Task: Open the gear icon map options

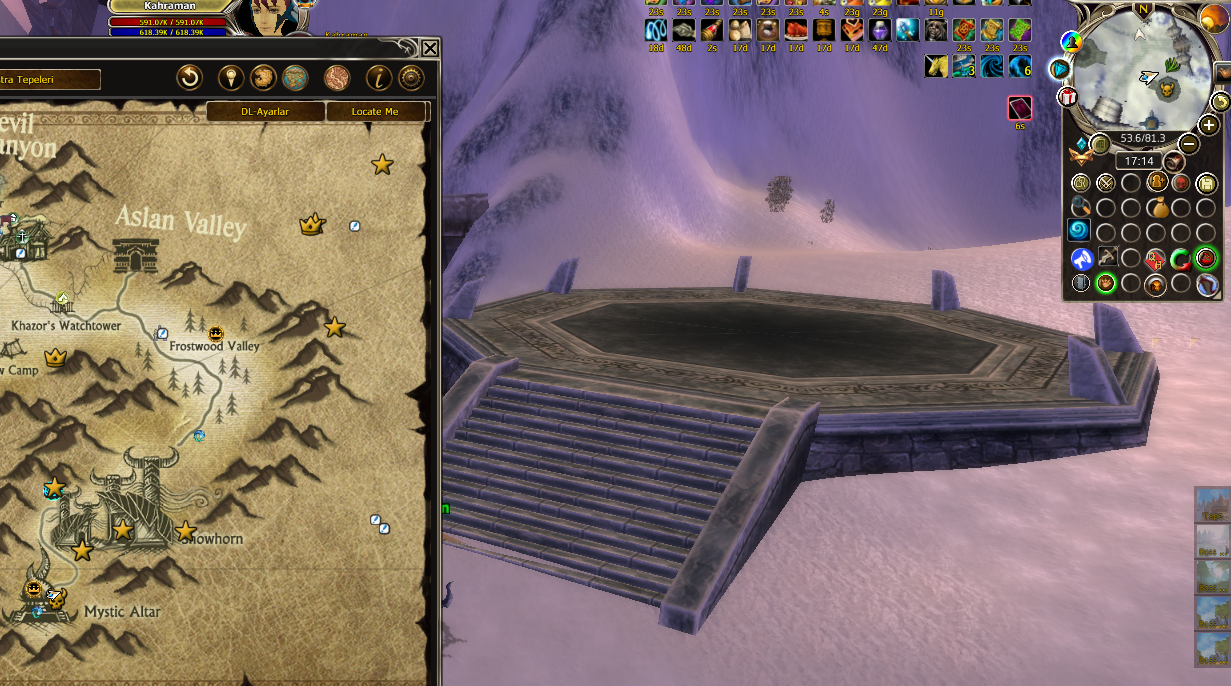Action: [x=410, y=78]
